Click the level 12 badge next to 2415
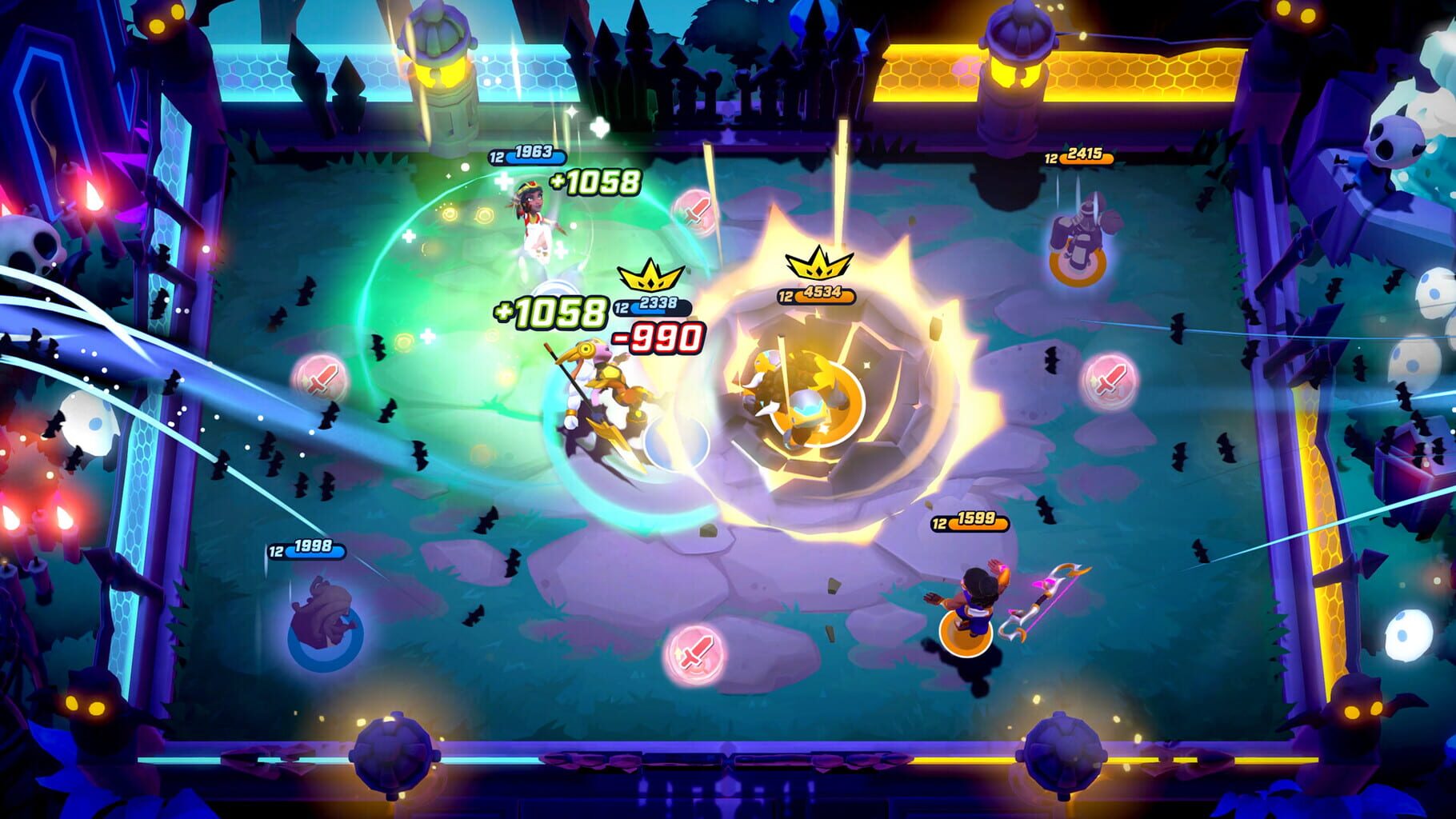1456x819 pixels. (x=1050, y=158)
